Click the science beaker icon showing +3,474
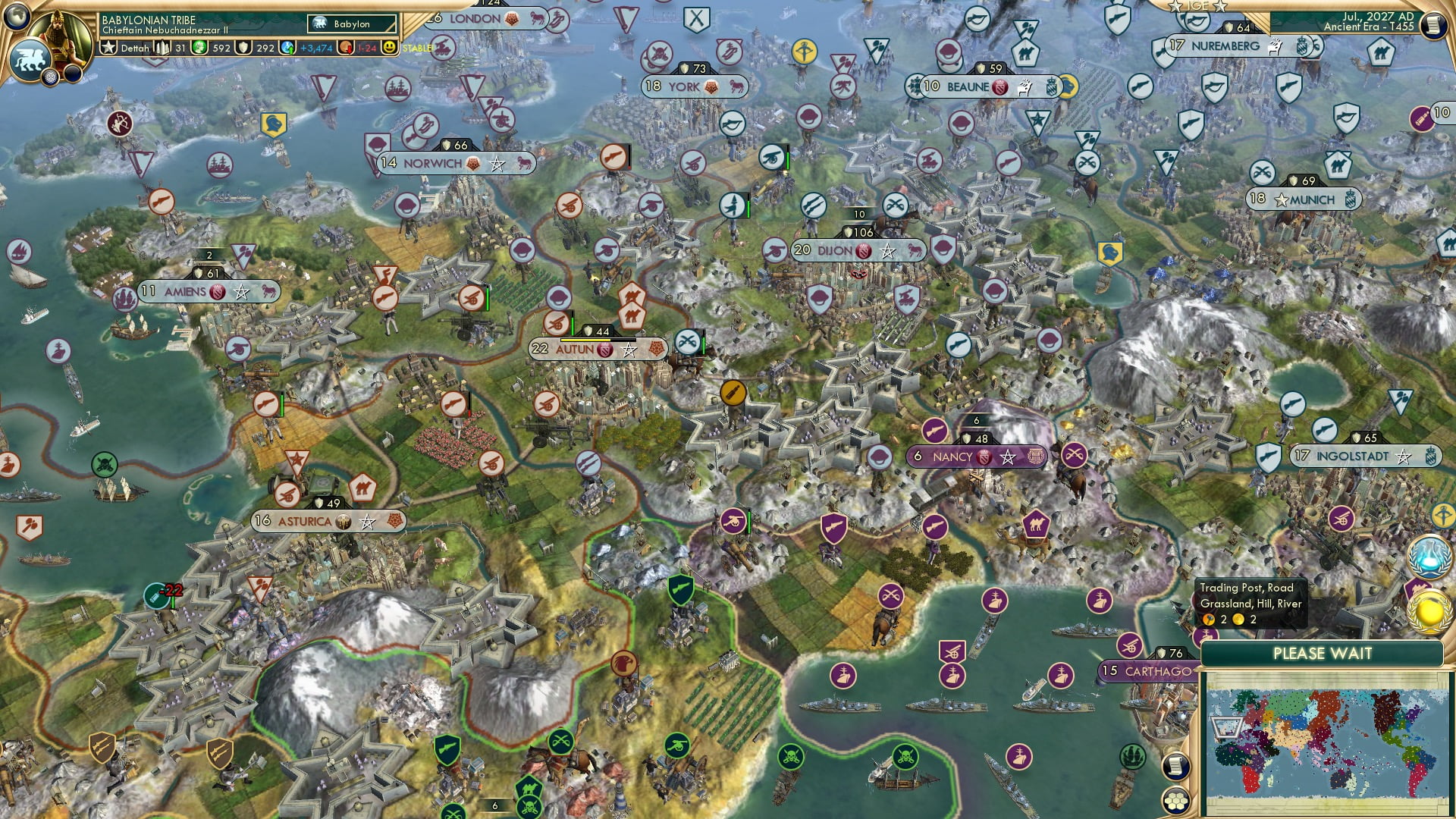This screenshot has width=1456, height=819. tap(288, 48)
